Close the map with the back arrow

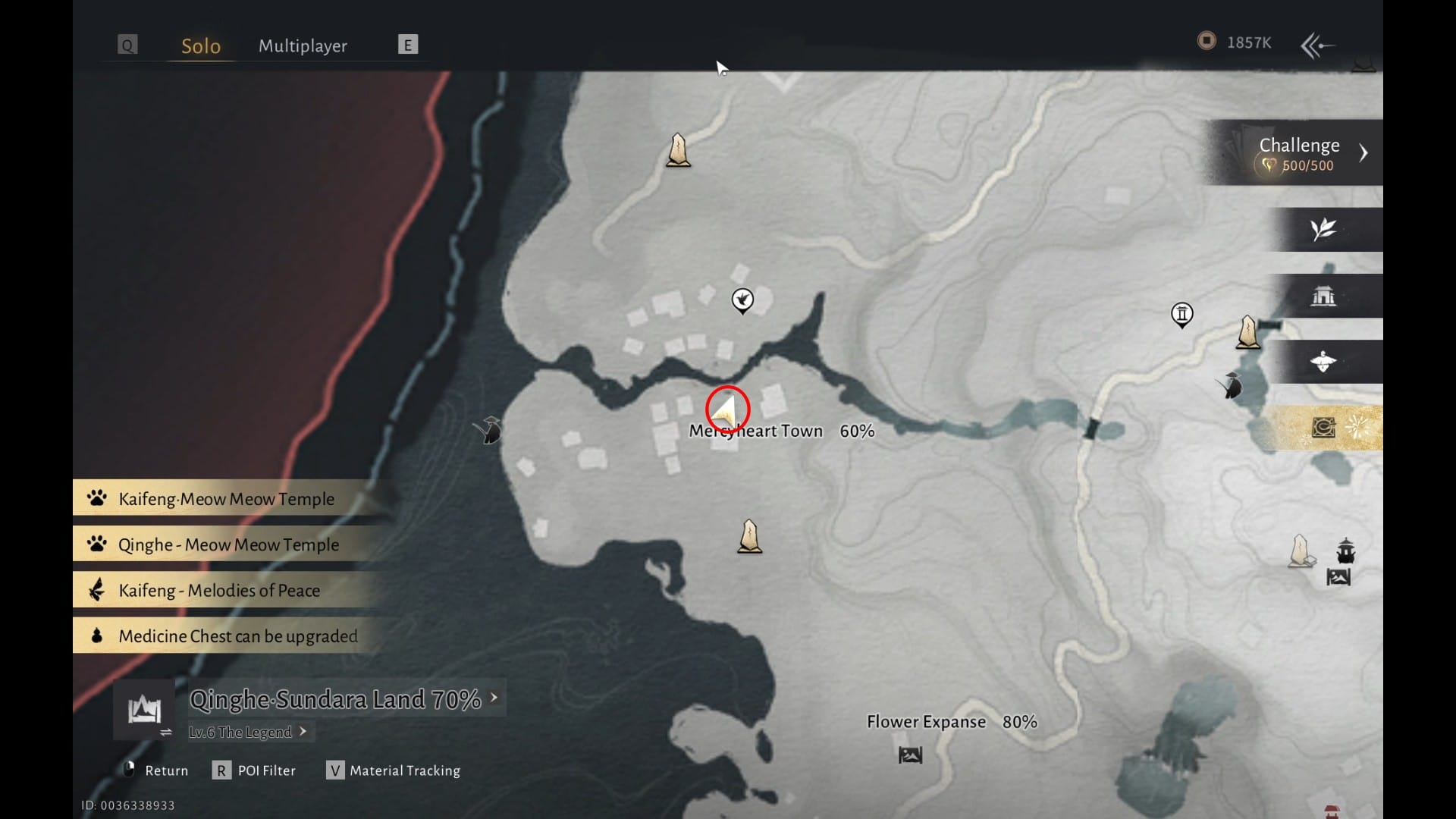(x=1317, y=45)
